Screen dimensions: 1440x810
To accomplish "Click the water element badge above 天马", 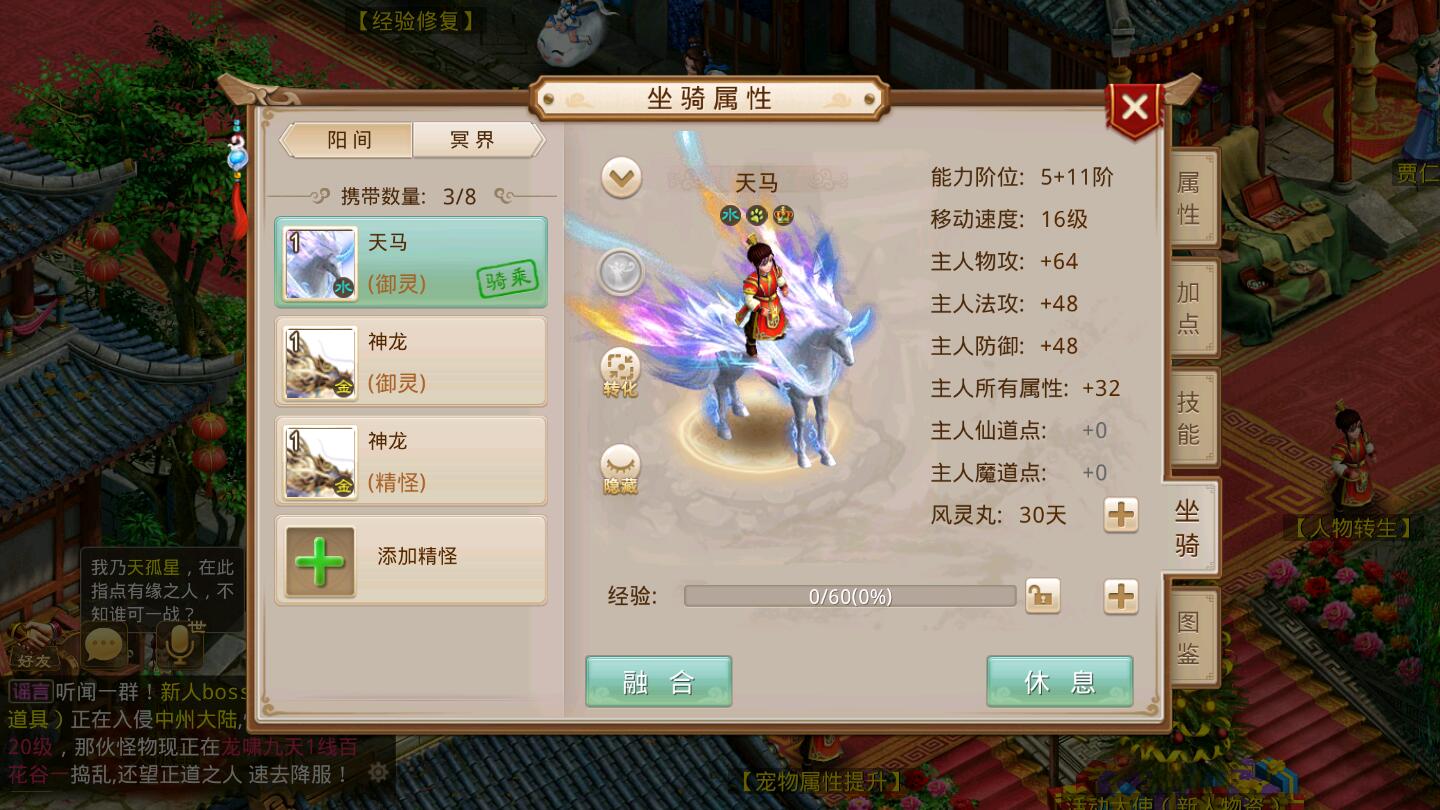I will click(x=731, y=214).
